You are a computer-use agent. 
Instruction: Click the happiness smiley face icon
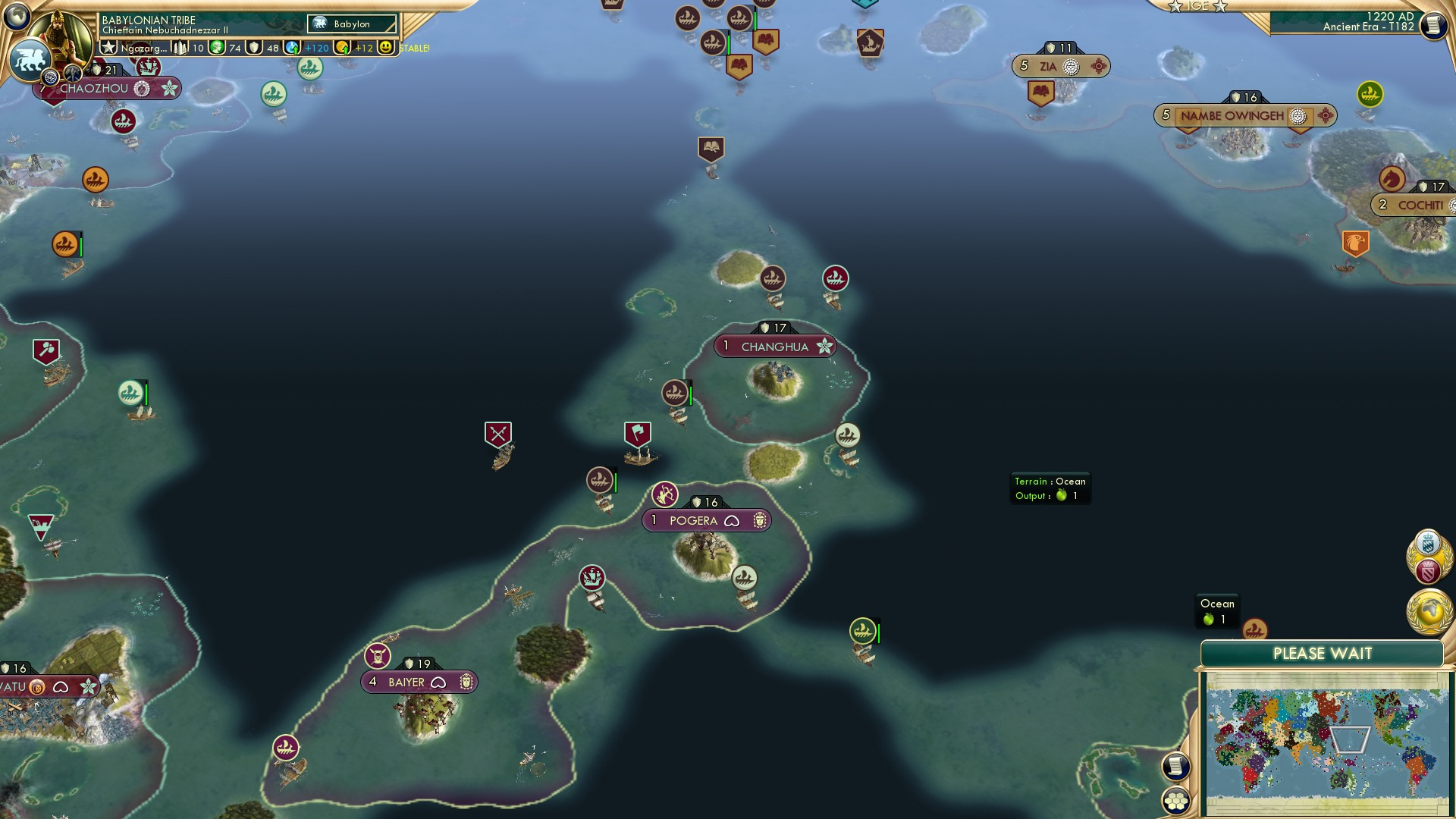(x=387, y=47)
